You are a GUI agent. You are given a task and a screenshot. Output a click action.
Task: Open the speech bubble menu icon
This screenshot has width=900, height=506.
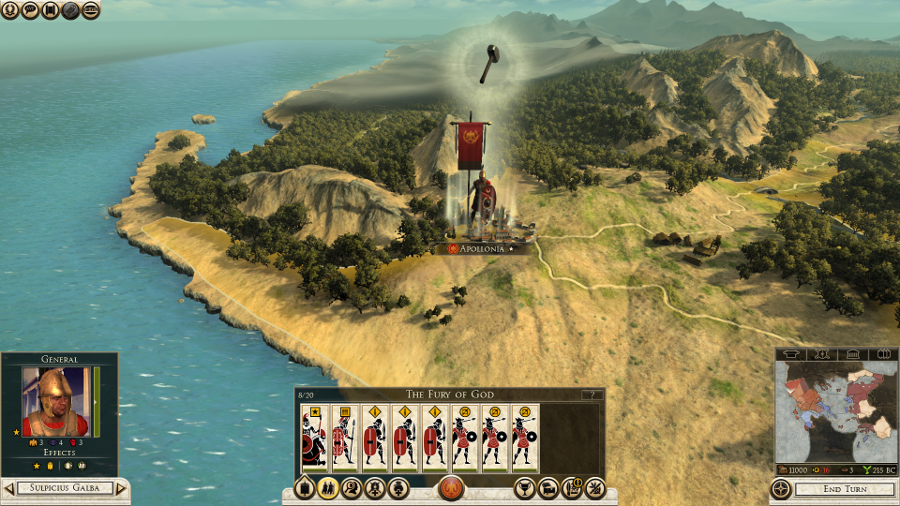(30, 10)
